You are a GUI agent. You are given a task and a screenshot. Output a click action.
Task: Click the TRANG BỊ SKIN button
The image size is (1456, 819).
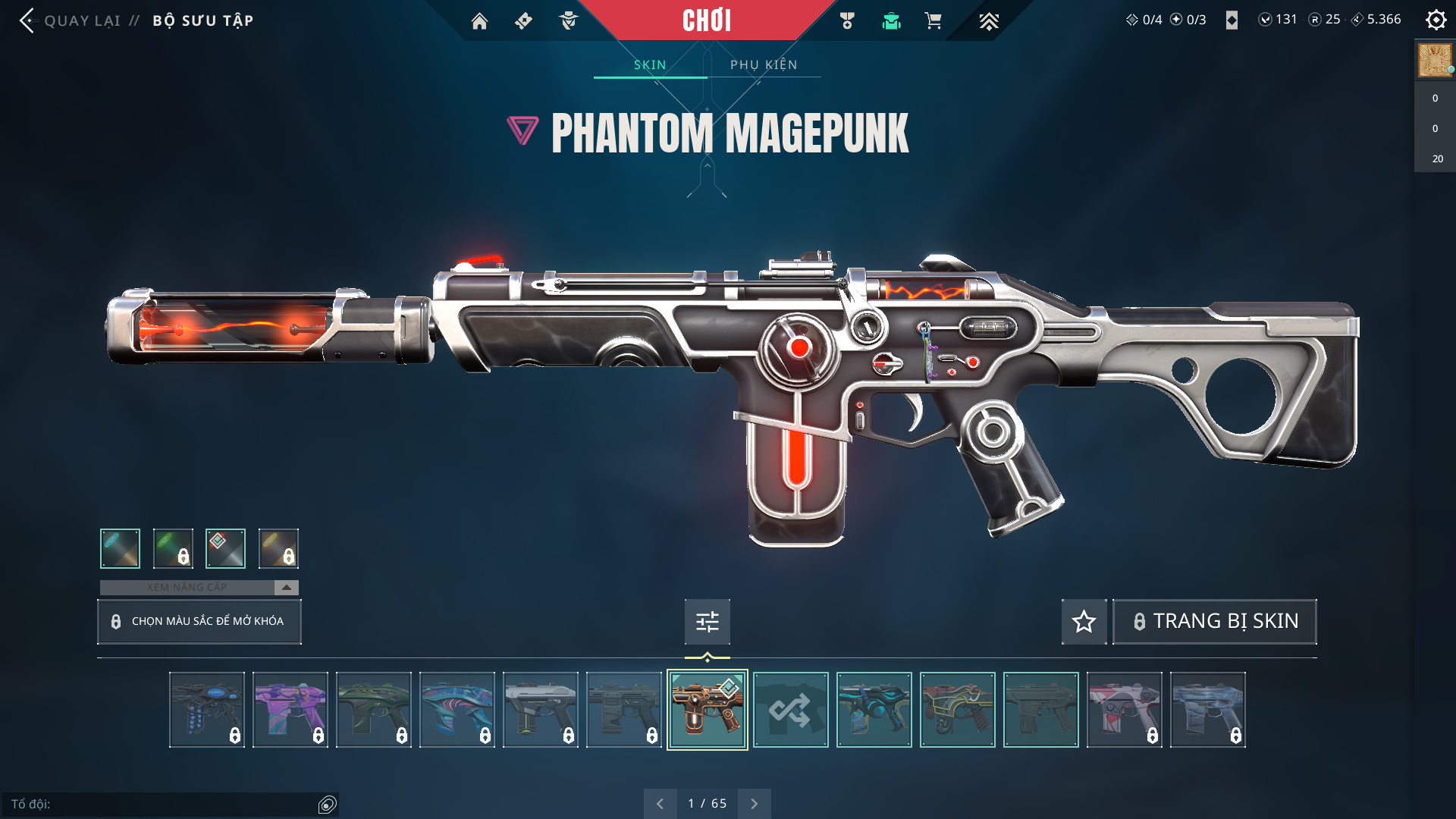pyautogui.click(x=1215, y=622)
